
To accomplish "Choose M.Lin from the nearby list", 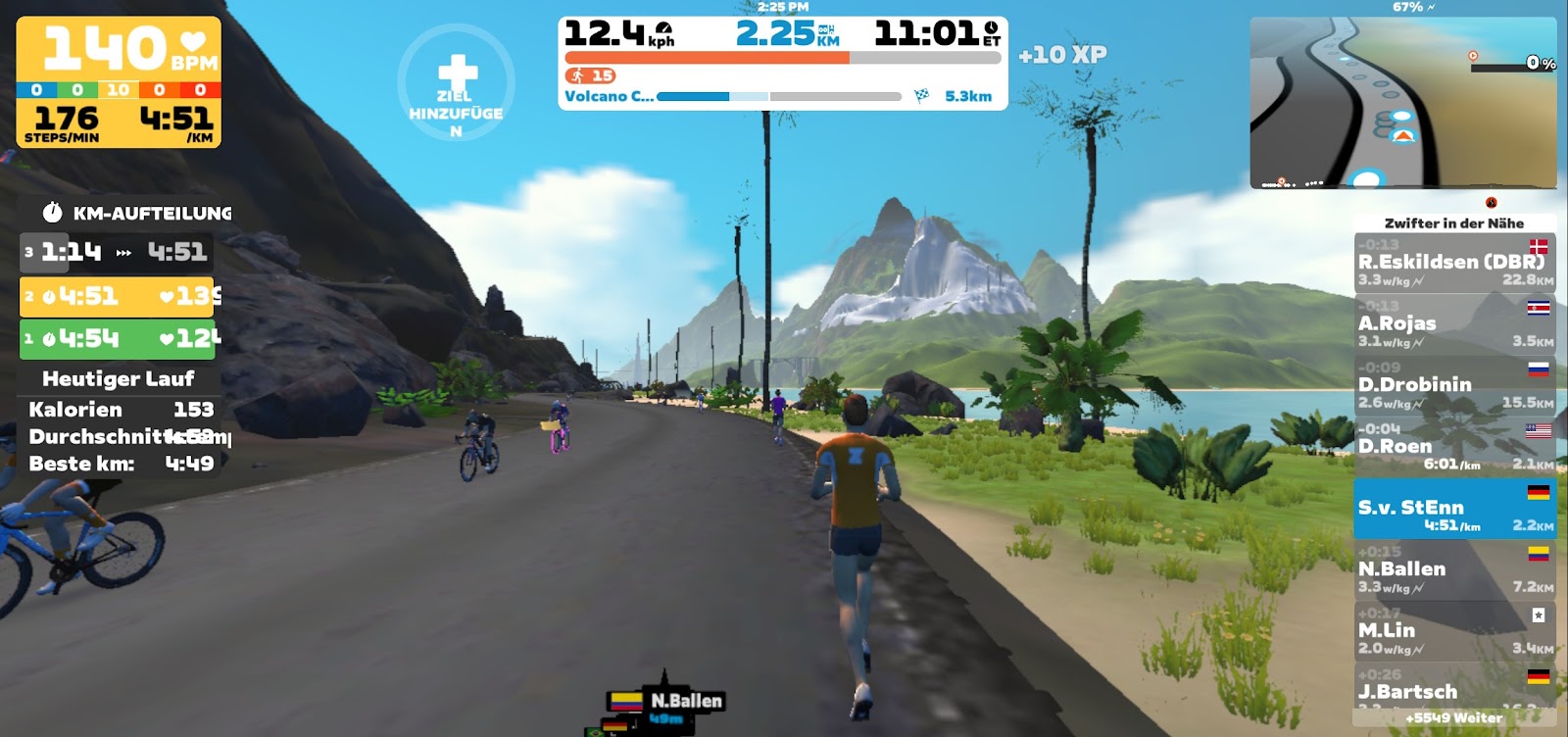I will 1454,631.
